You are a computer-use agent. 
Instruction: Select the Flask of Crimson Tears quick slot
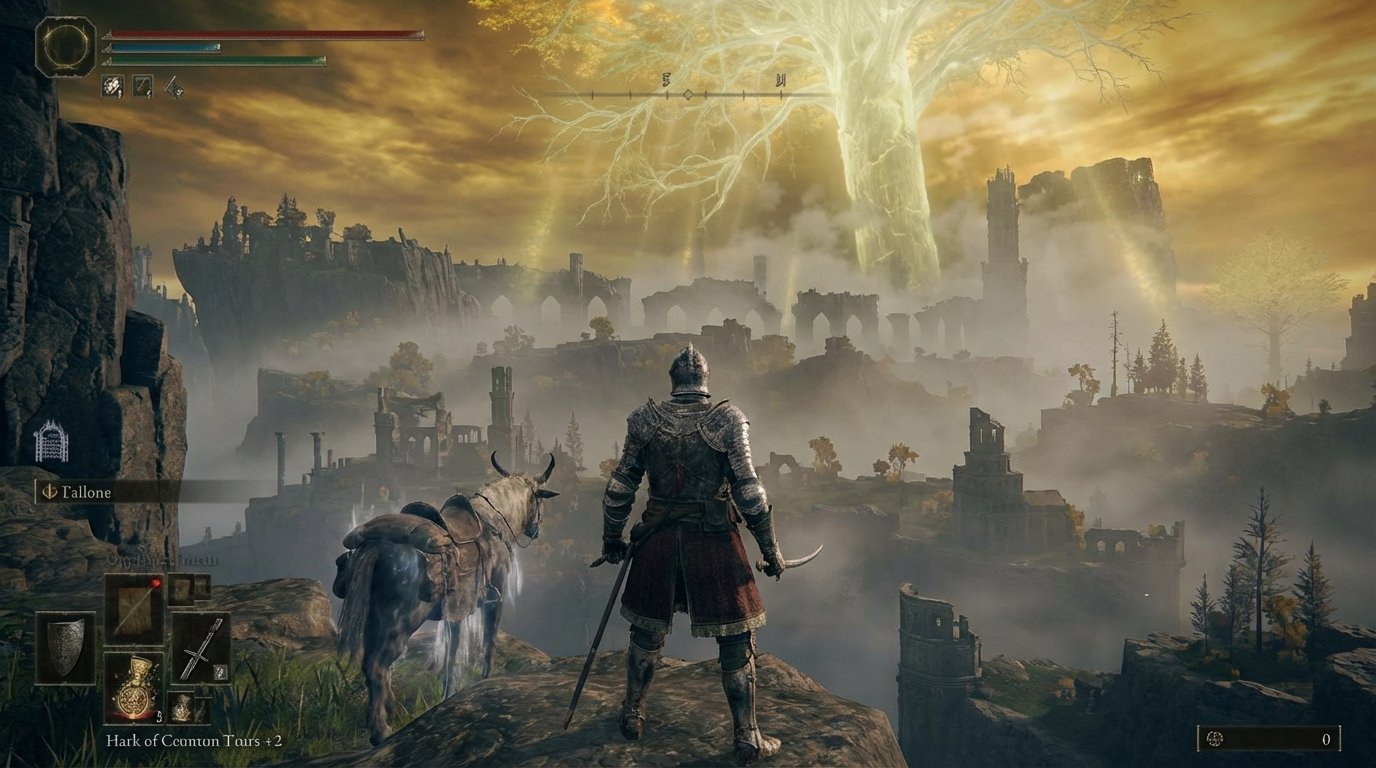(134, 688)
